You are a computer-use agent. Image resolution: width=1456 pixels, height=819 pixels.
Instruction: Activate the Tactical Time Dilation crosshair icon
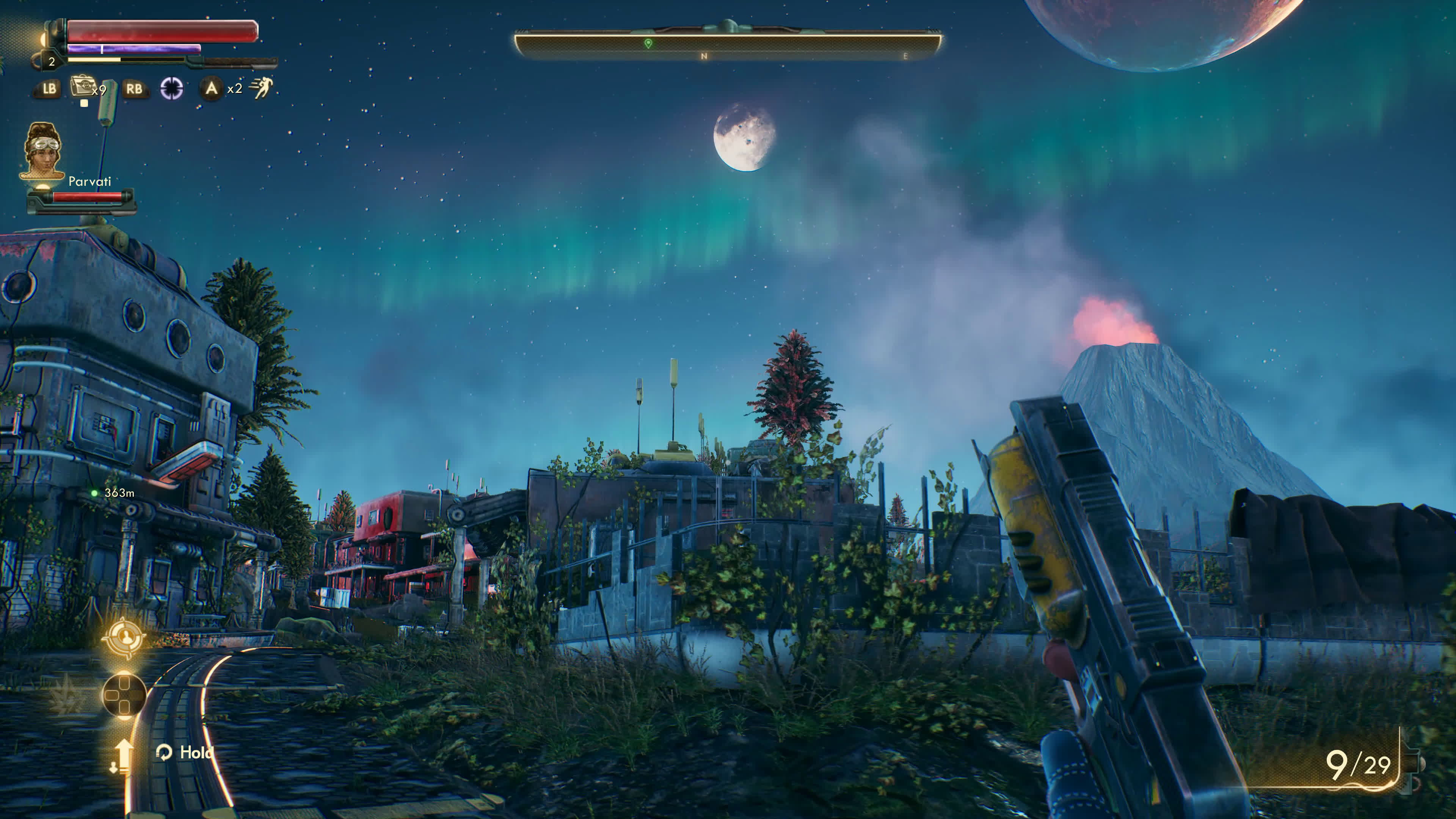172,88
